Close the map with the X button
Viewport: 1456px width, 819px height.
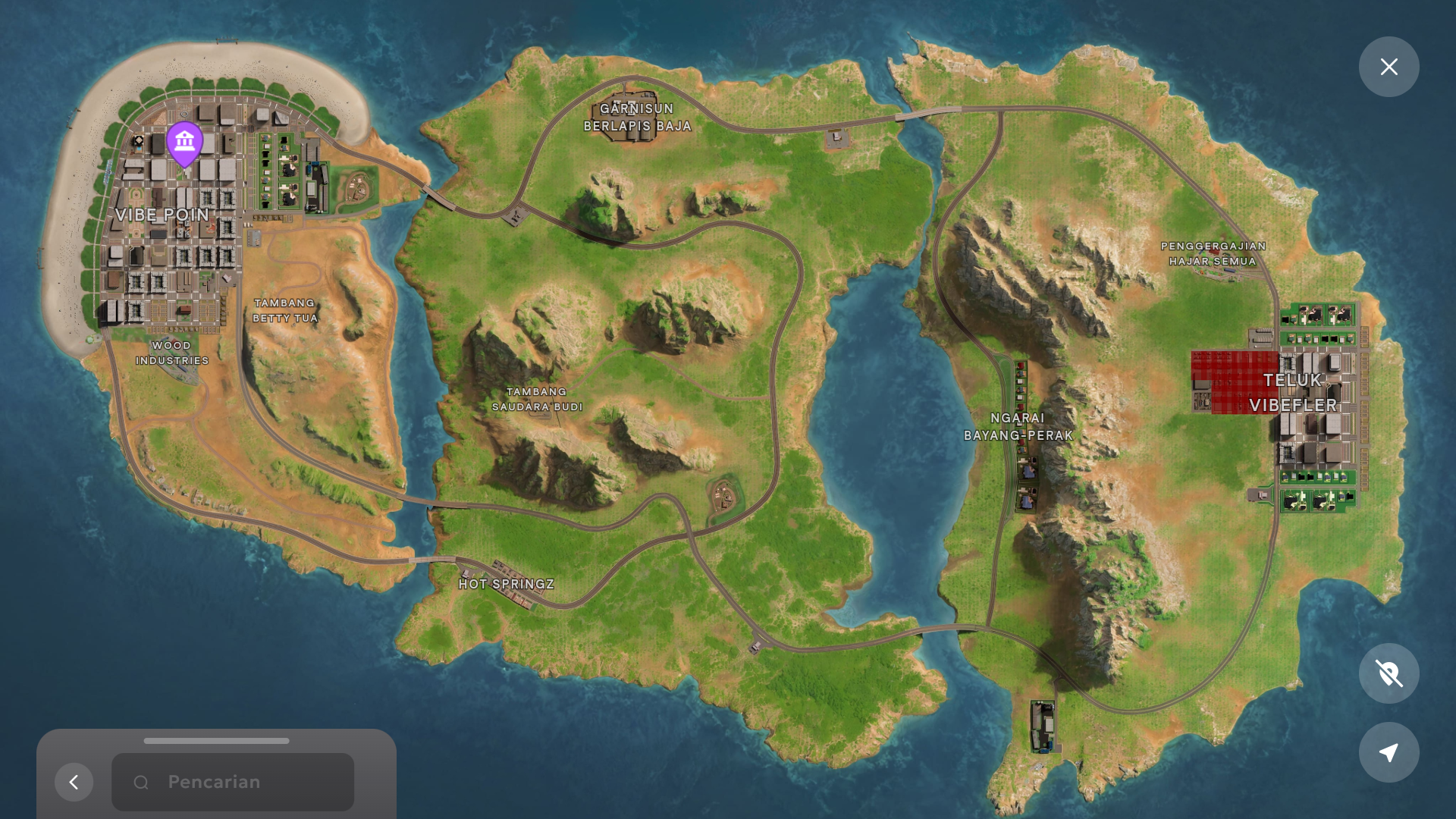(x=1389, y=67)
